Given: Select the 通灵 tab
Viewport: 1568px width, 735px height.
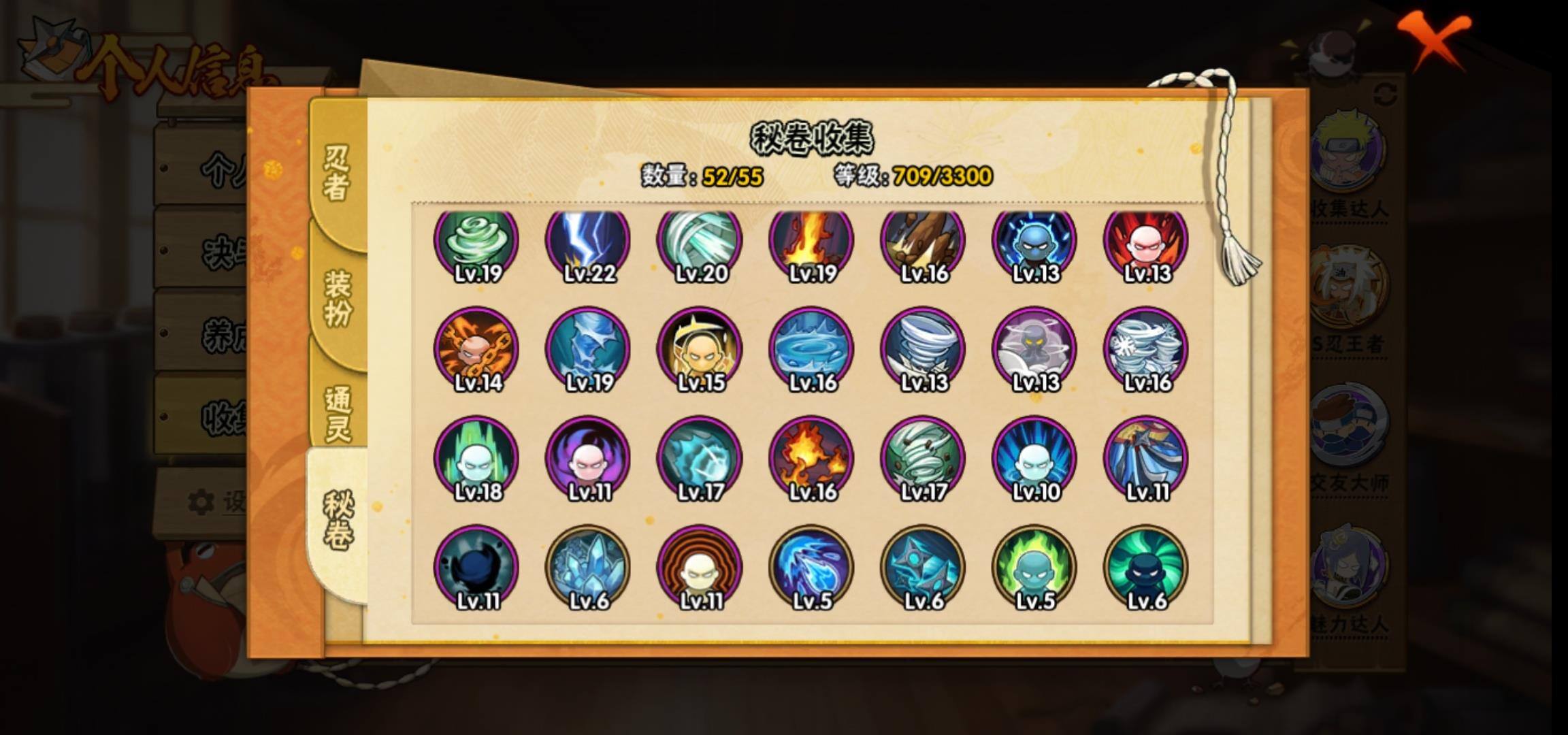Looking at the screenshot, I should (338, 414).
